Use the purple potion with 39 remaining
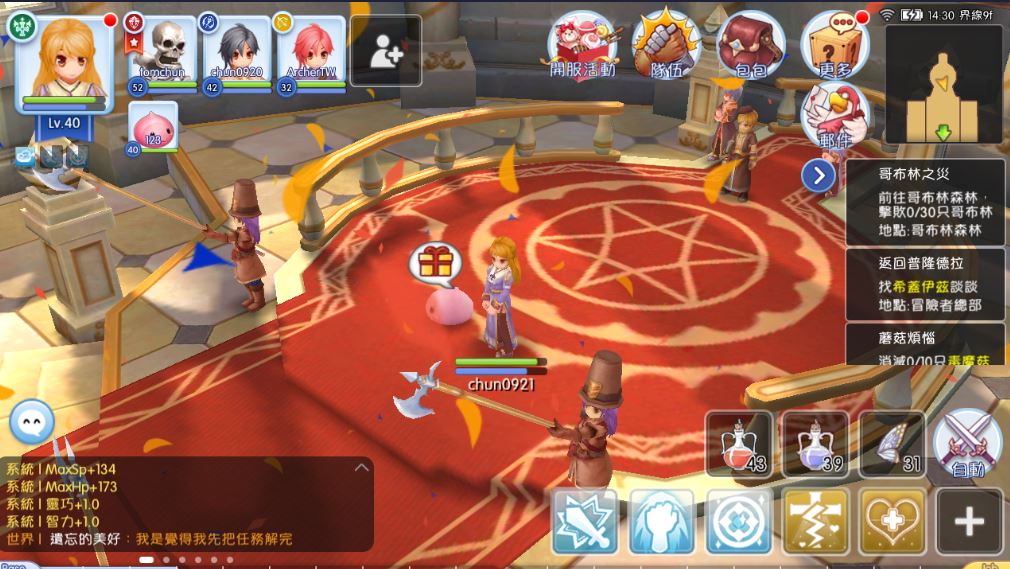 point(814,443)
